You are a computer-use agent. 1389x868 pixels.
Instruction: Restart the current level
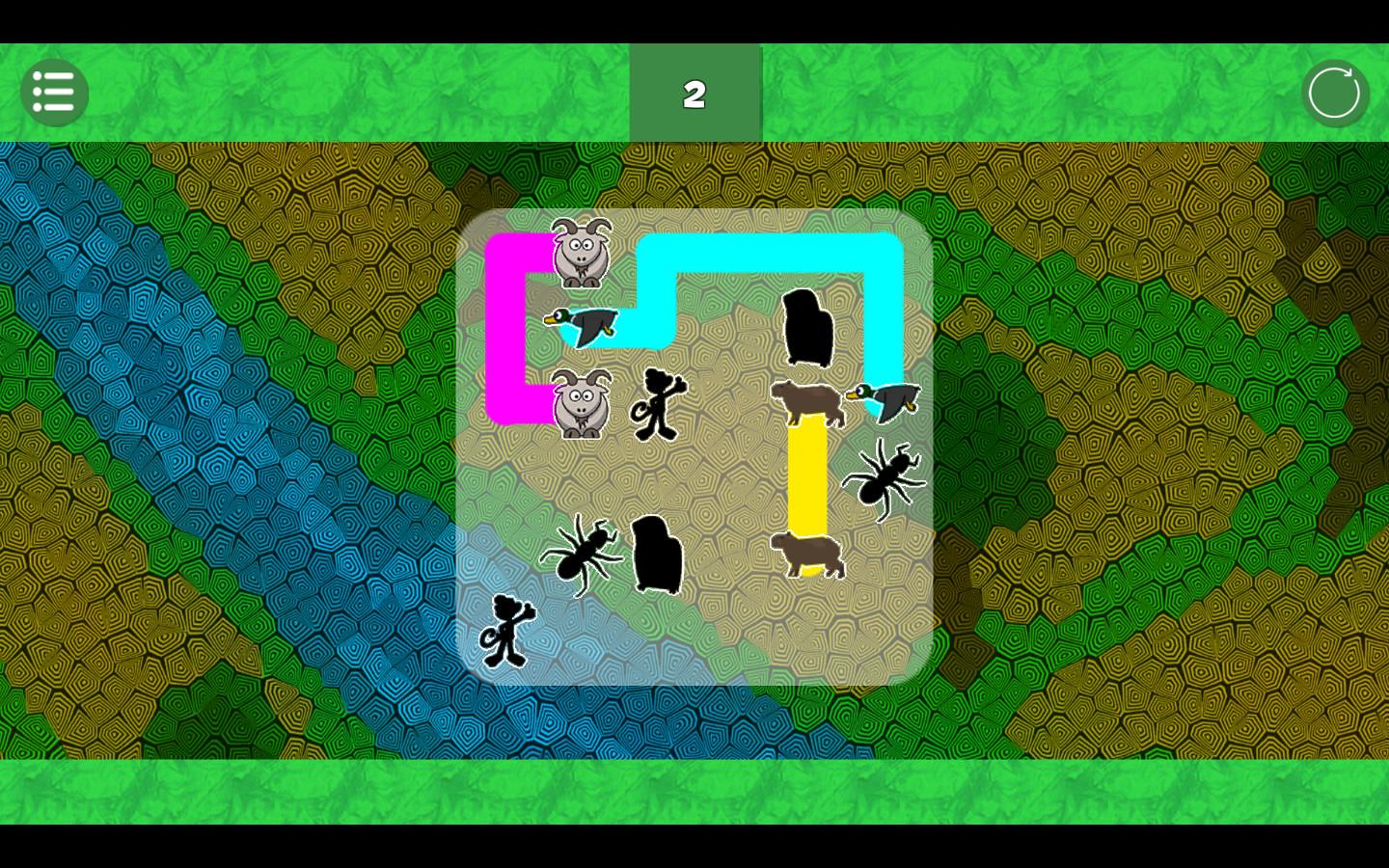pos(1335,92)
